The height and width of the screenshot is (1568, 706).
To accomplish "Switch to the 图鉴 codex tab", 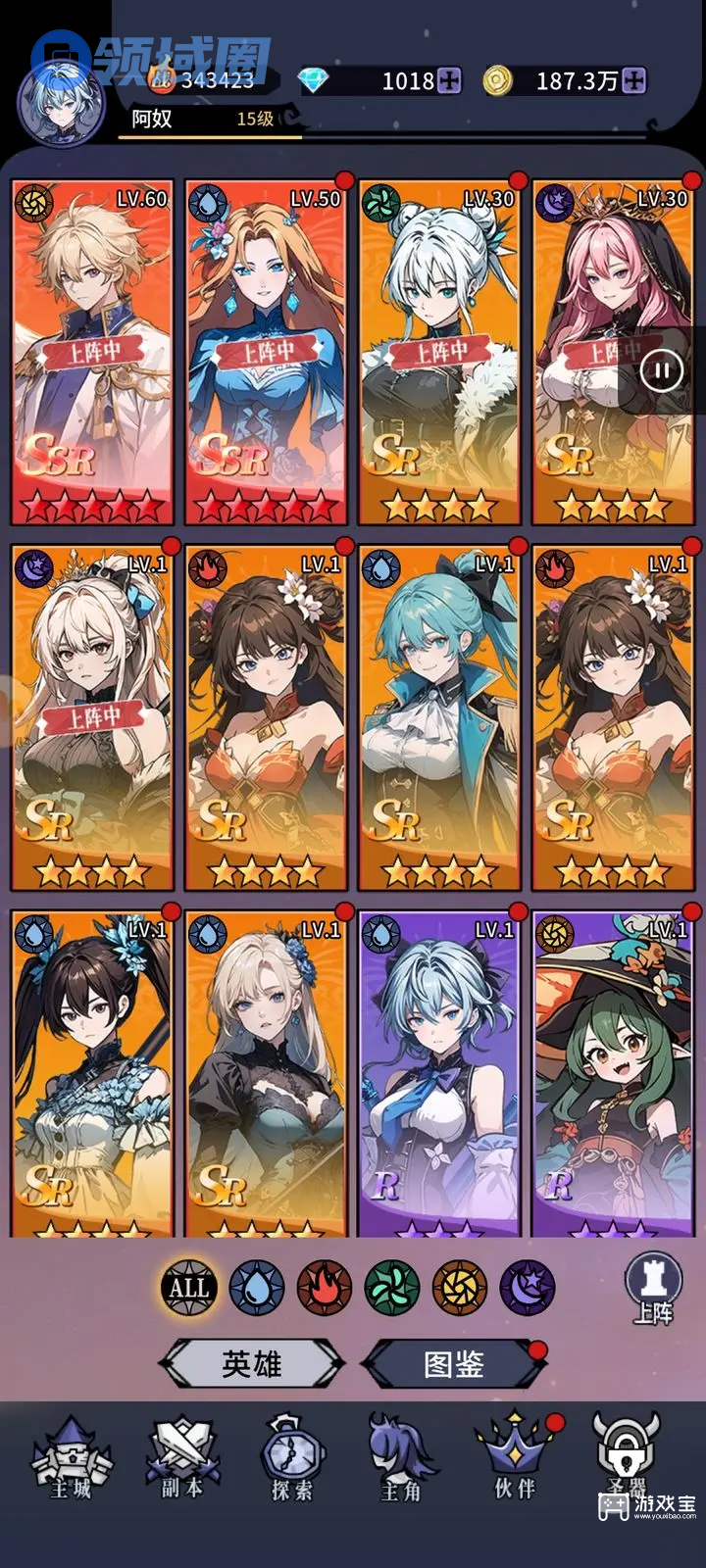I will [x=454, y=1363].
